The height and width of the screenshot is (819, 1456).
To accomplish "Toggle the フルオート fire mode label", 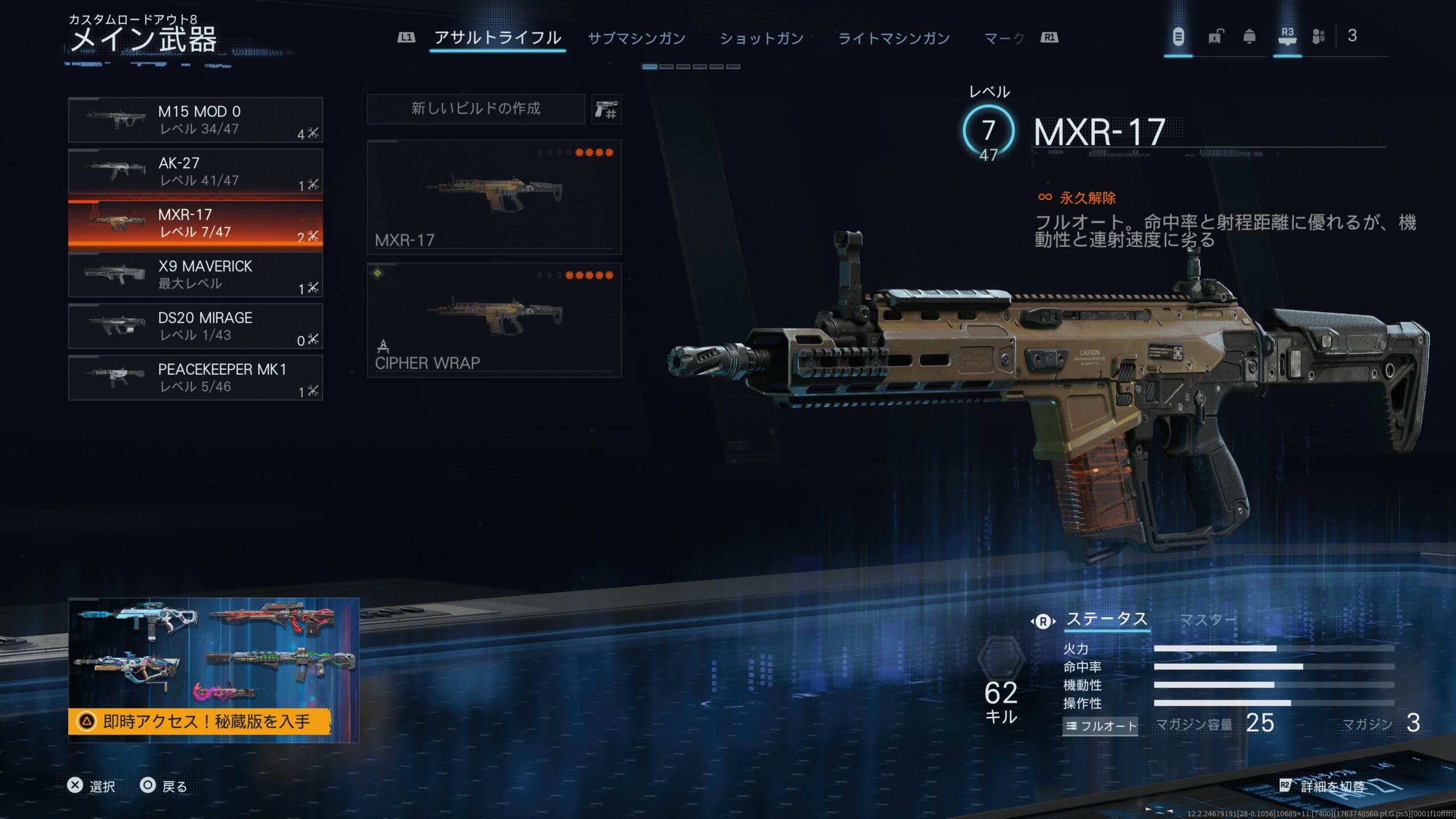I will tap(1100, 726).
